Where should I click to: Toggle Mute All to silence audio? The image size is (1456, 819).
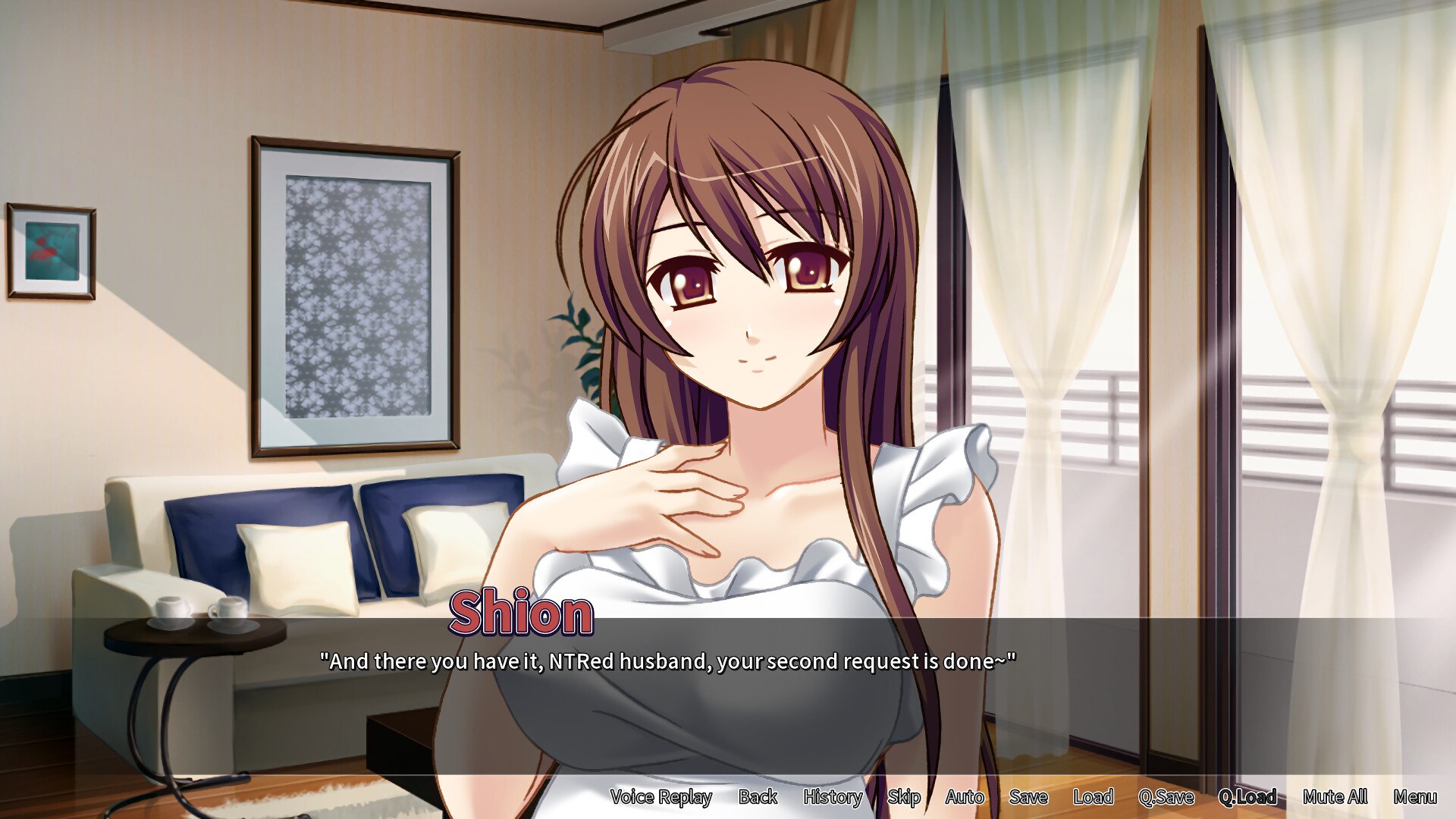click(1335, 797)
